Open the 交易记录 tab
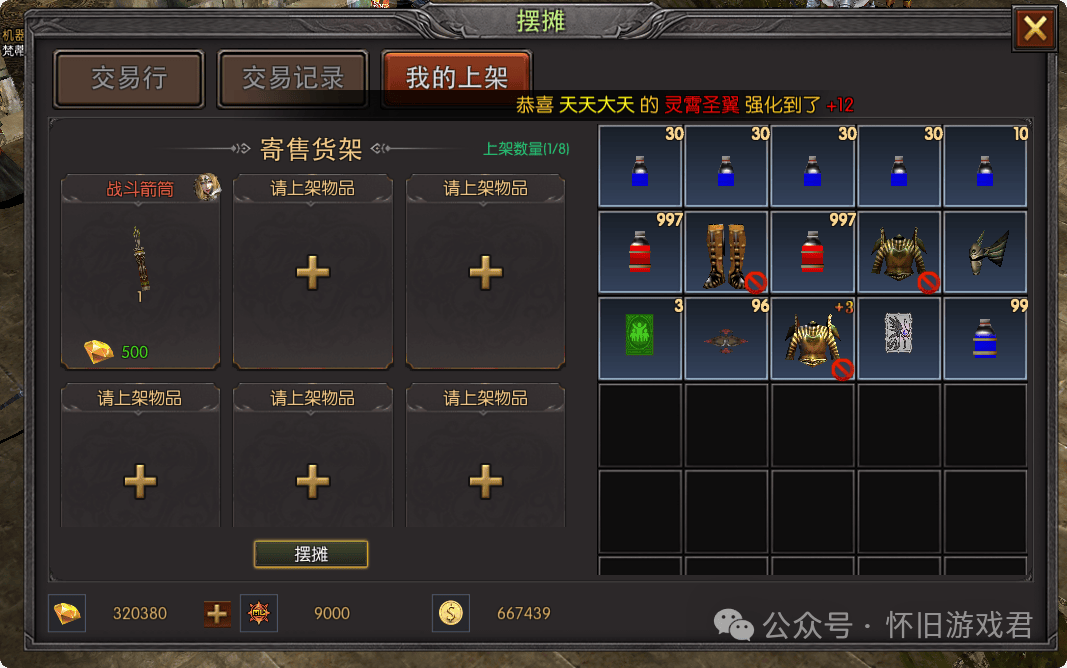The image size is (1067, 668). tap(293, 78)
